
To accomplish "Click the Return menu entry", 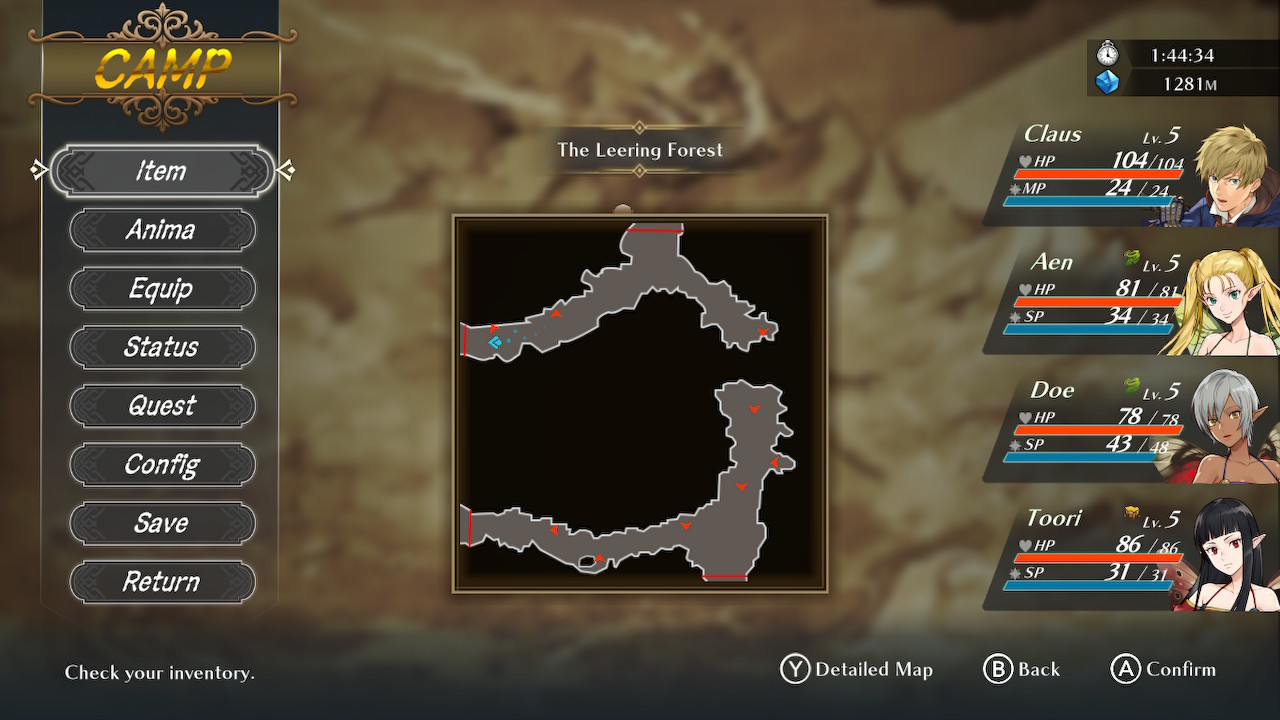I will tap(162, 582).
